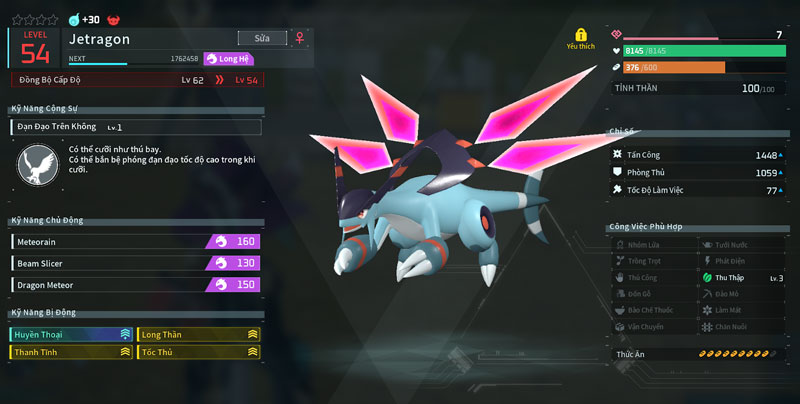Click the Long Hệ element tag
This screenshot has width=800, height=404.
229,59
